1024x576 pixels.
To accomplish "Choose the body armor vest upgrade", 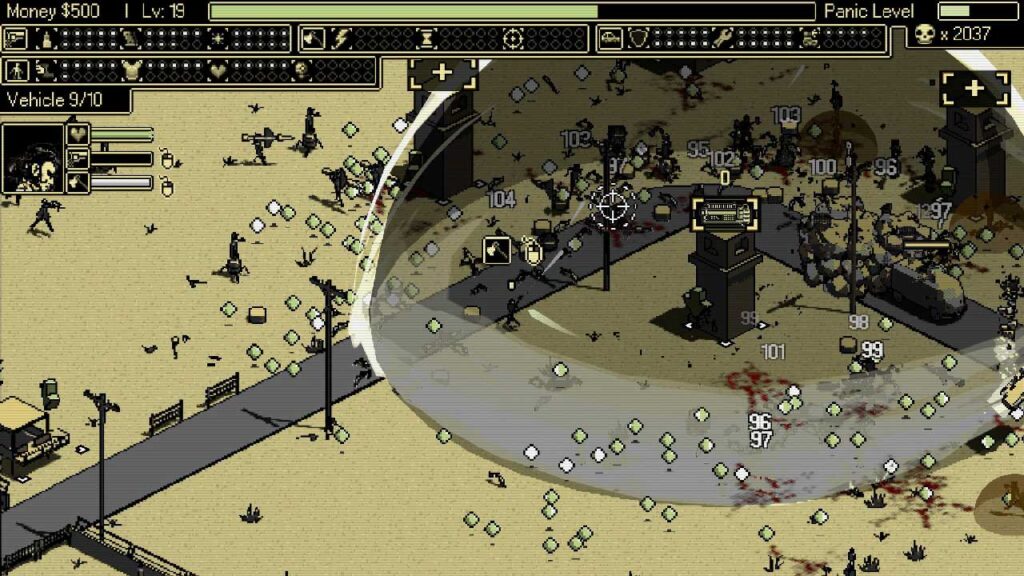I will point(130,71).
